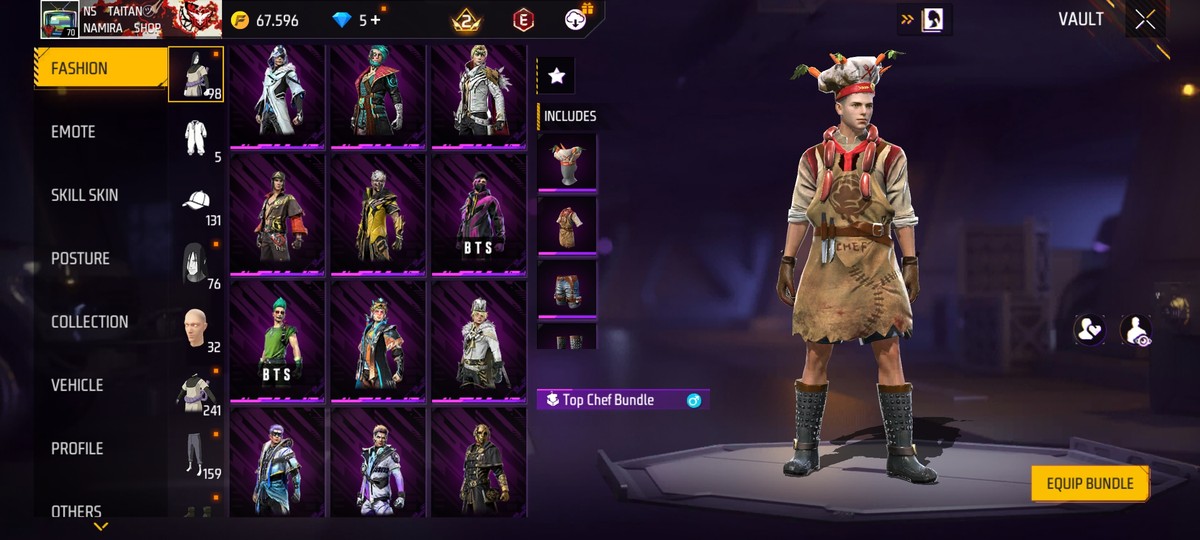1200x540 pixels.
Task: Open the Posture category
Action: (81, 259)
